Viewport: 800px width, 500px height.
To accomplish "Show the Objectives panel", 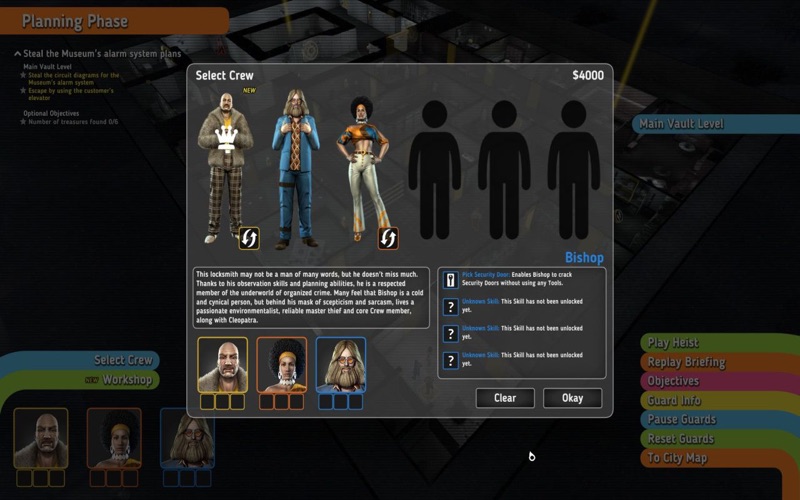I will pyautogui.click(x=673, y=381).
